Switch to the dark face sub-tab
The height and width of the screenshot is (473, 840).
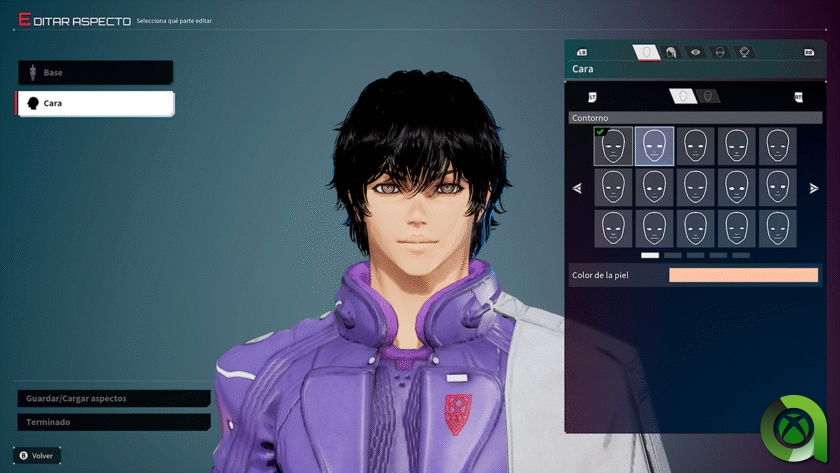tap(708, 96)
